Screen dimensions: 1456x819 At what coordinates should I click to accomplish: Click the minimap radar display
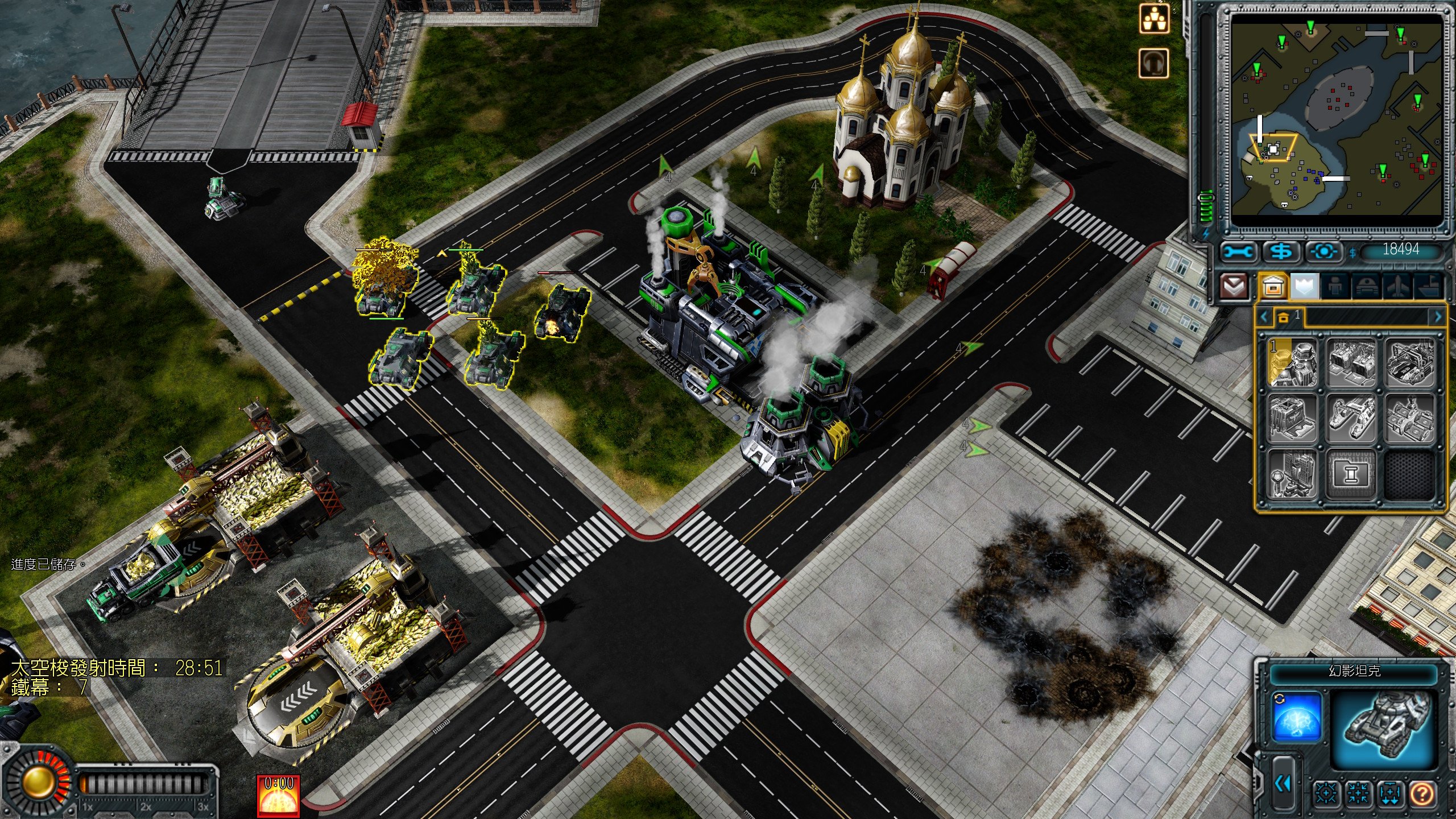coord(1337,121)
